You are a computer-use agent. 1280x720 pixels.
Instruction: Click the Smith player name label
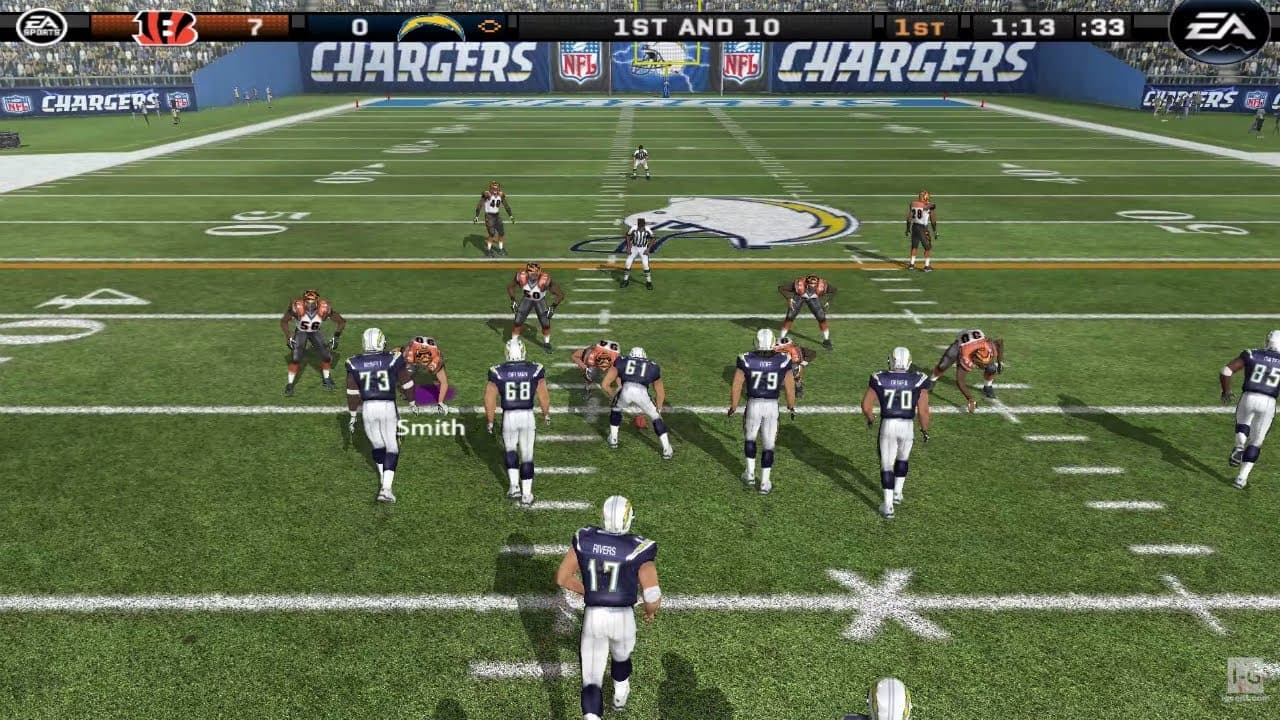tap(430, 429)
